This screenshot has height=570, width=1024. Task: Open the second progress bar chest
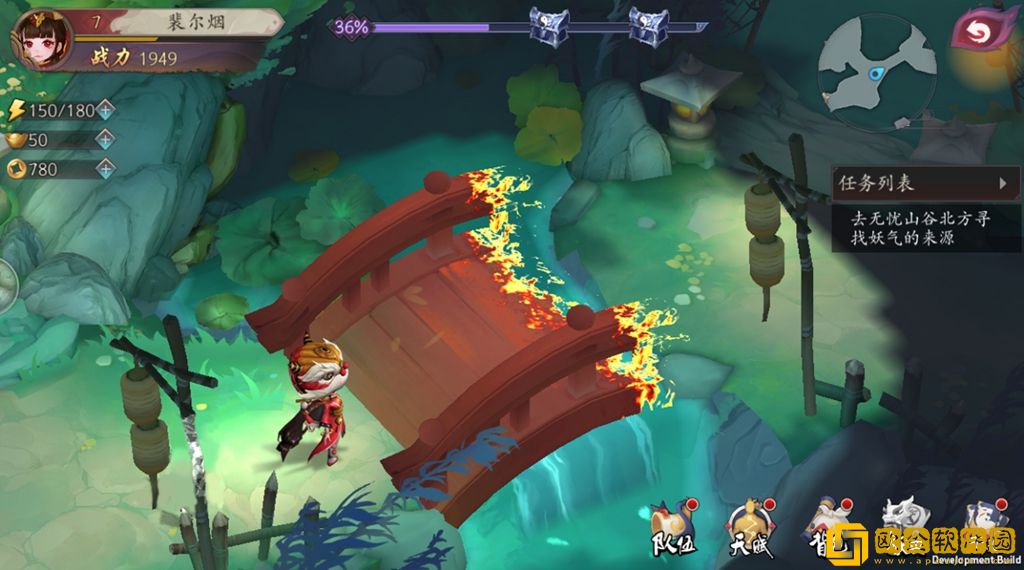pyautogui.click(x=648, y=25)
